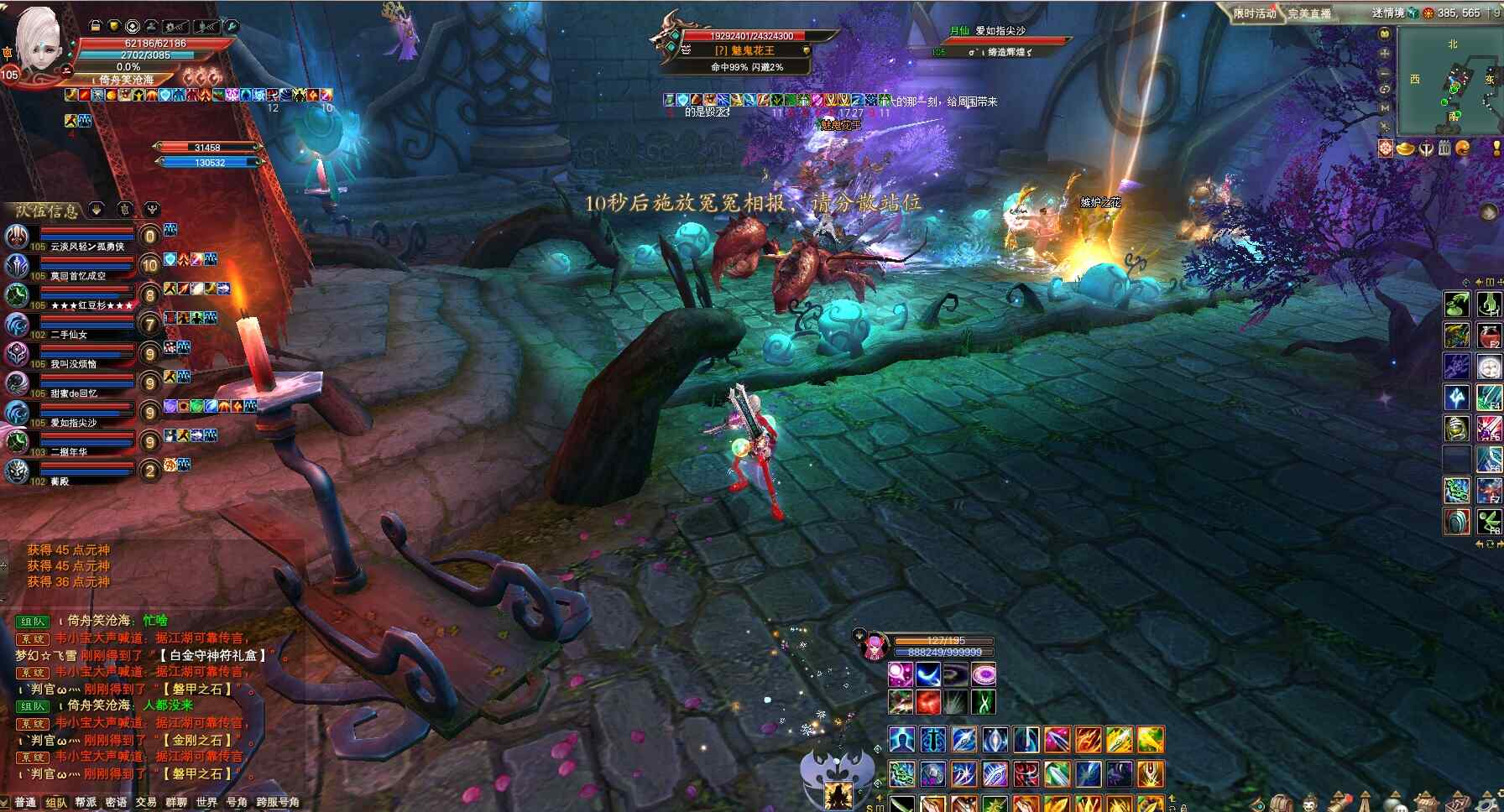Zoom in the minimap with plus button

coord(1385,54)
